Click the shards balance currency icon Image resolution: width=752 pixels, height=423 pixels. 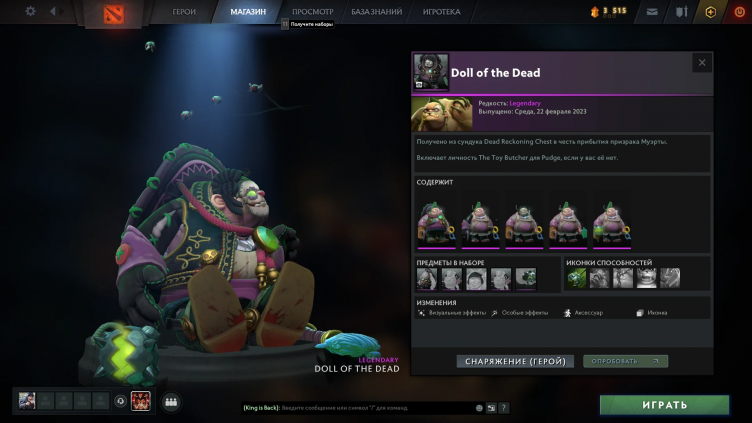point(593,12)
